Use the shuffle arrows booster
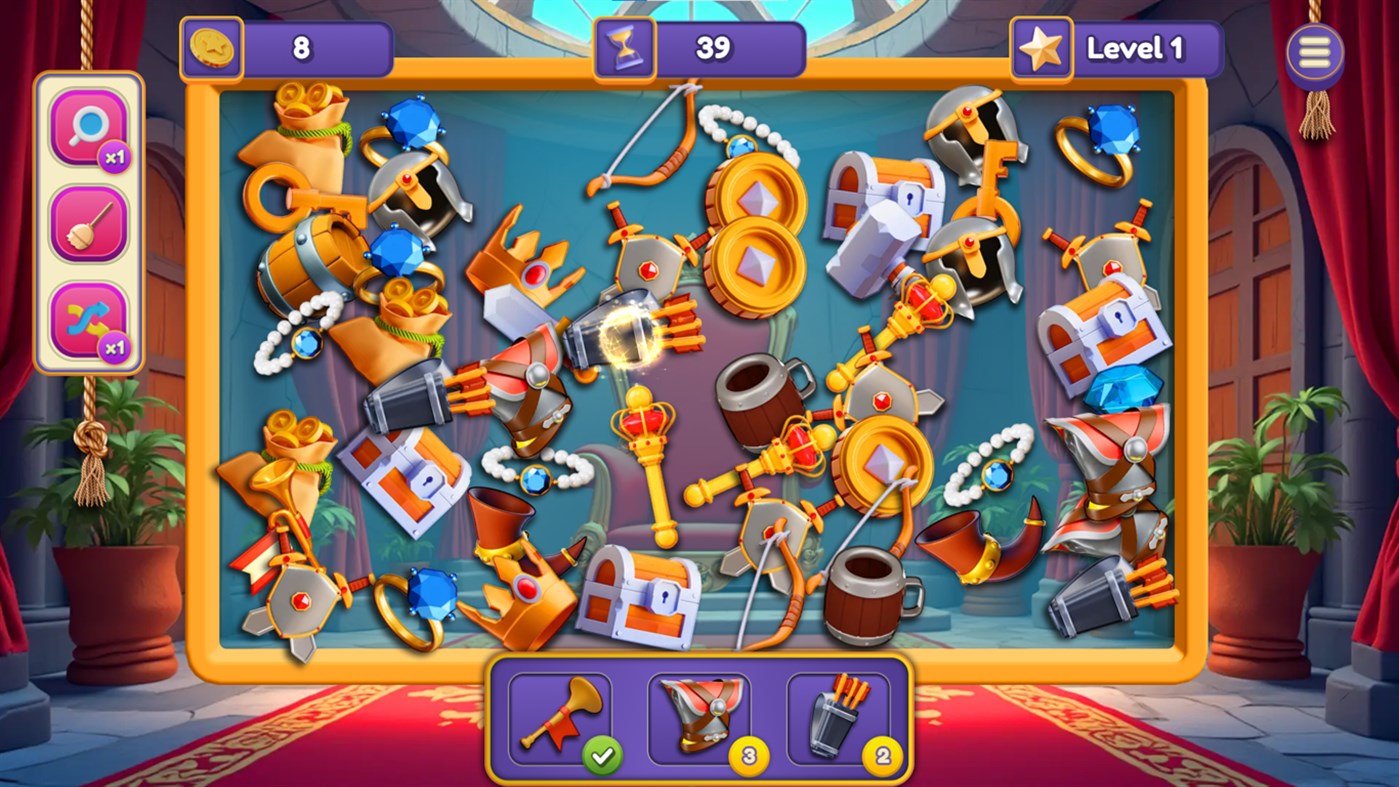 point(88,320)
